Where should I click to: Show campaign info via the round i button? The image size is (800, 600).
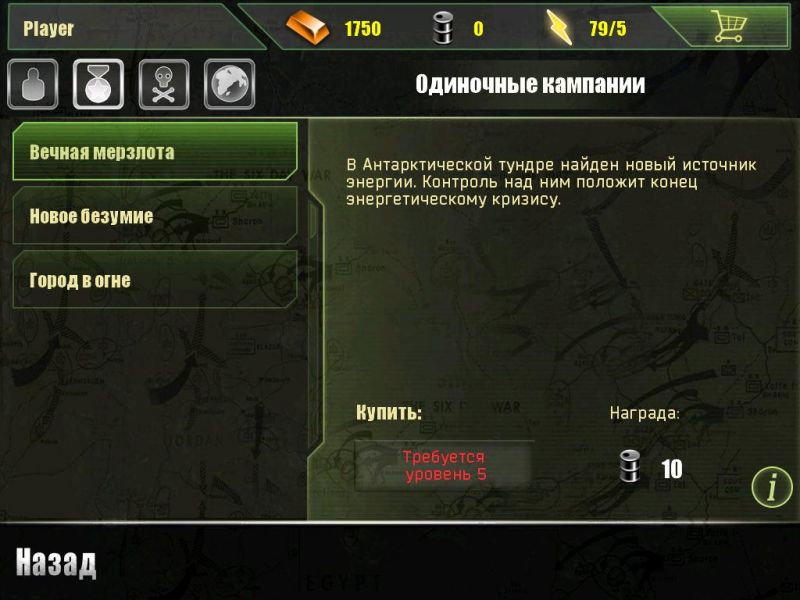pos(772,487)
